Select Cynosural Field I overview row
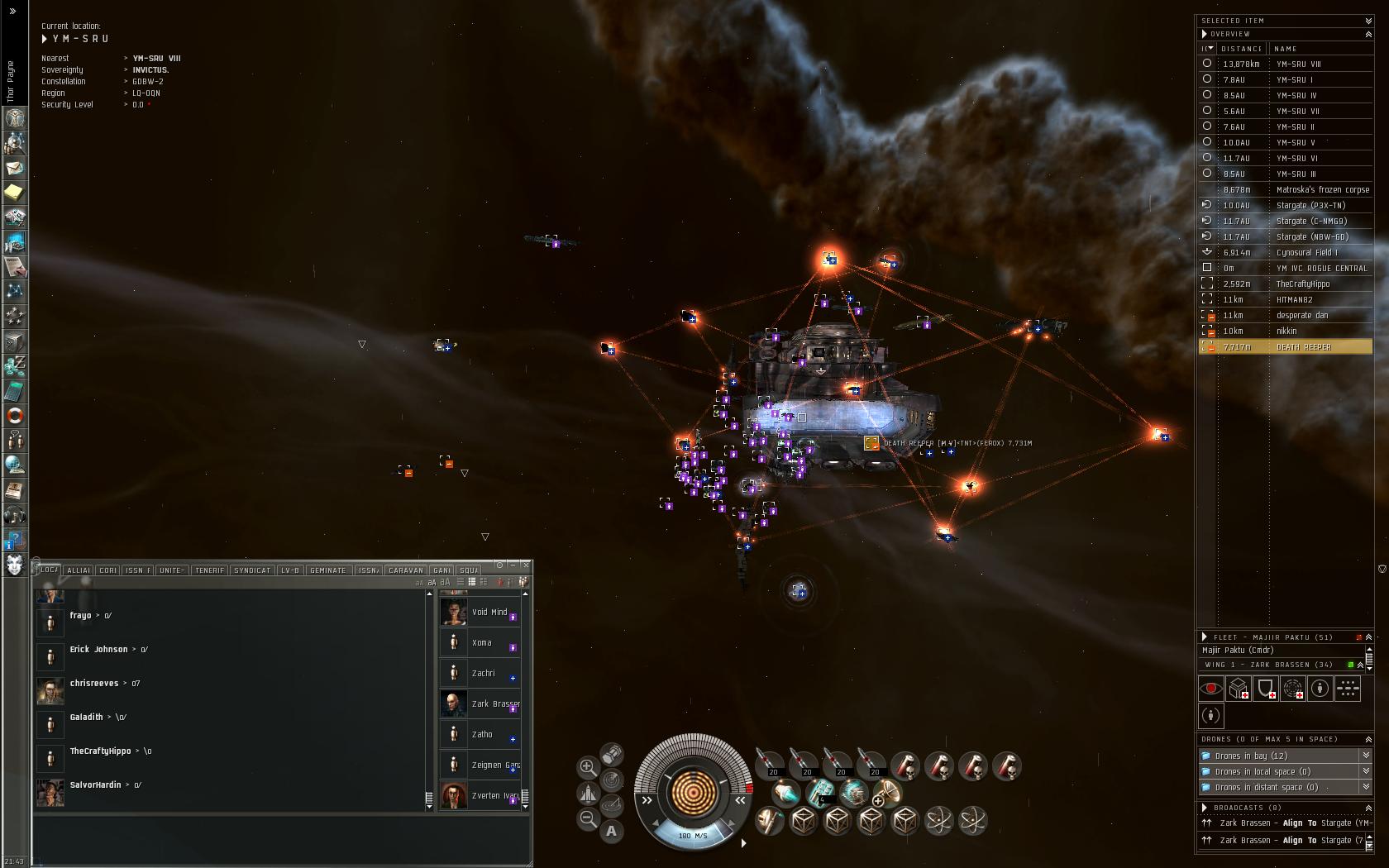 point(1306,252)
